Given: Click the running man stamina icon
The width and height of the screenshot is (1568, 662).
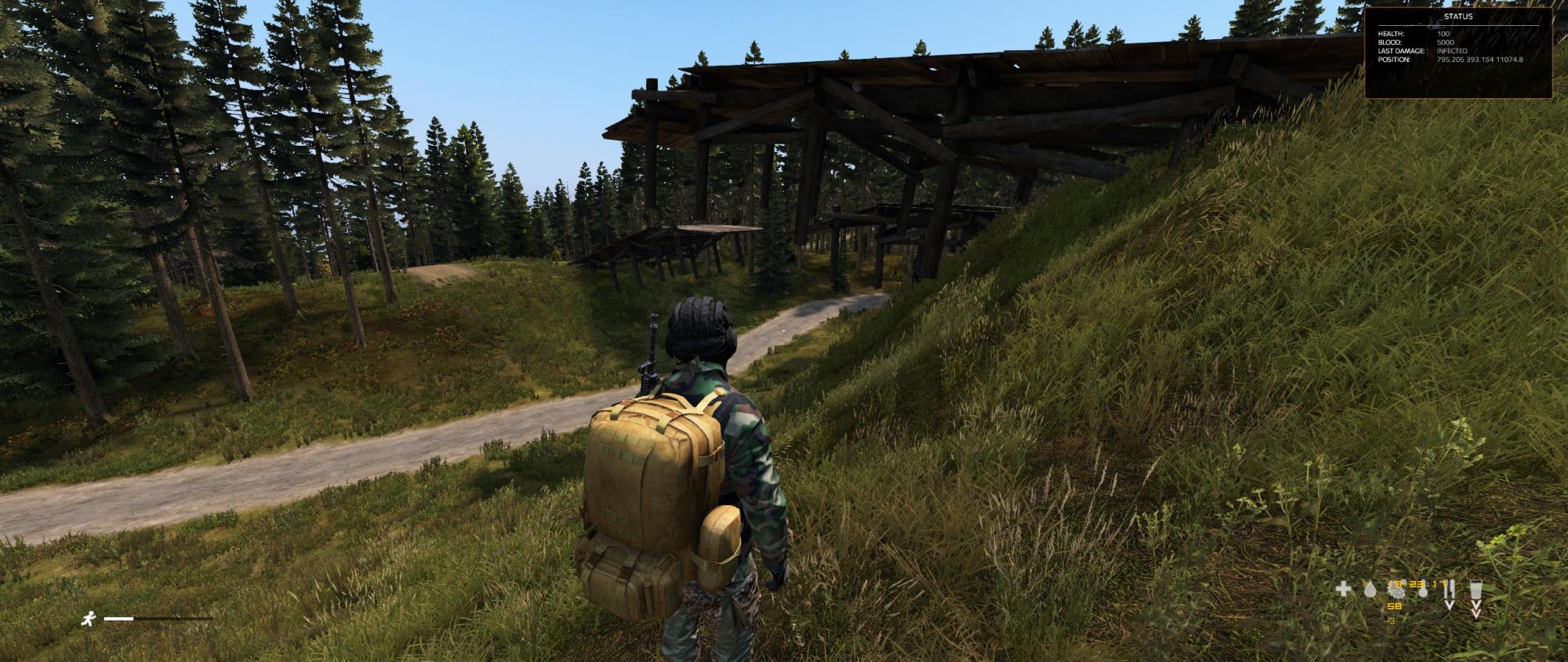Looking at the screenshot, I should click(x=88, y=619).
